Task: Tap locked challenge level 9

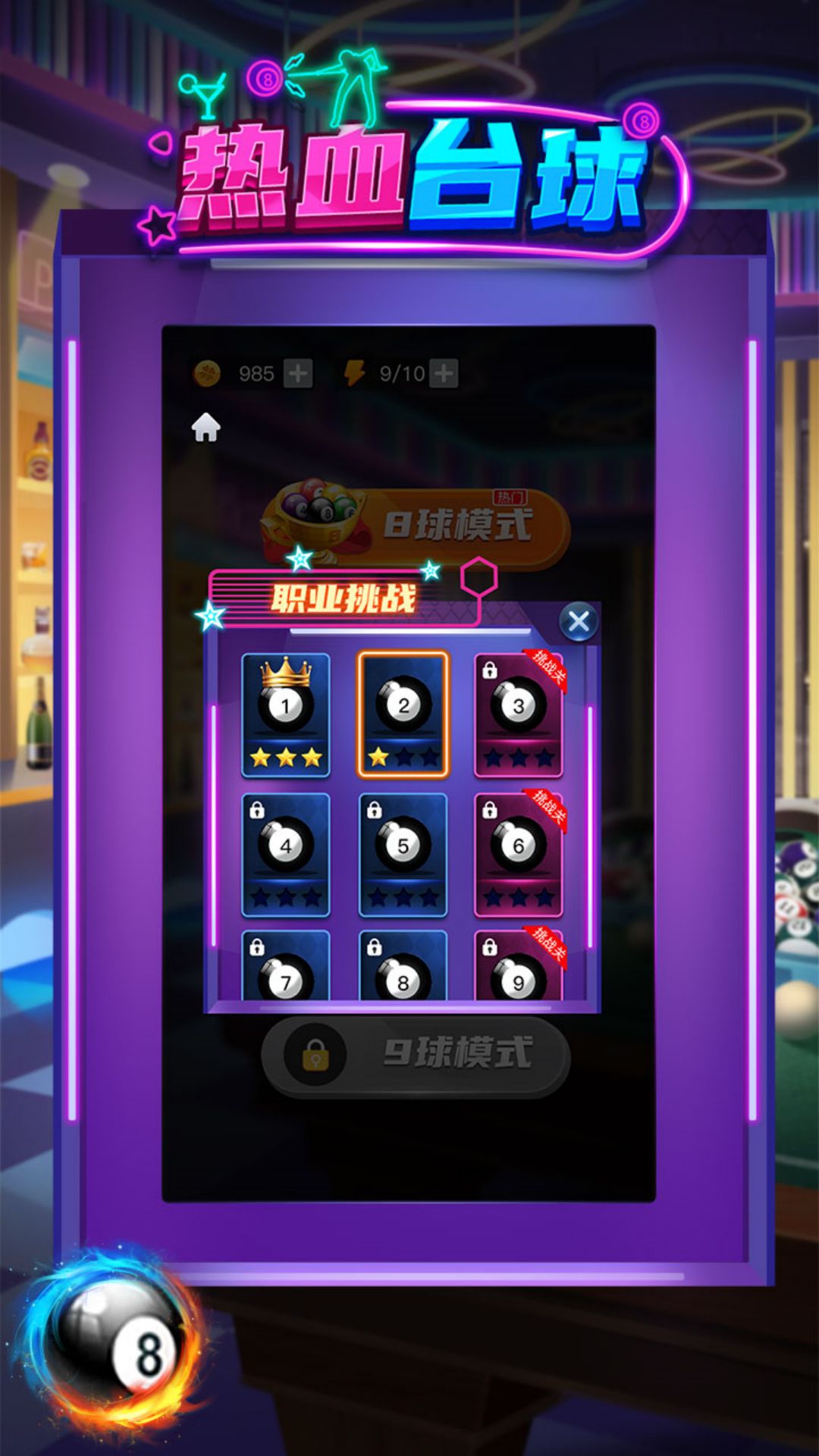Action: point(519,967)
